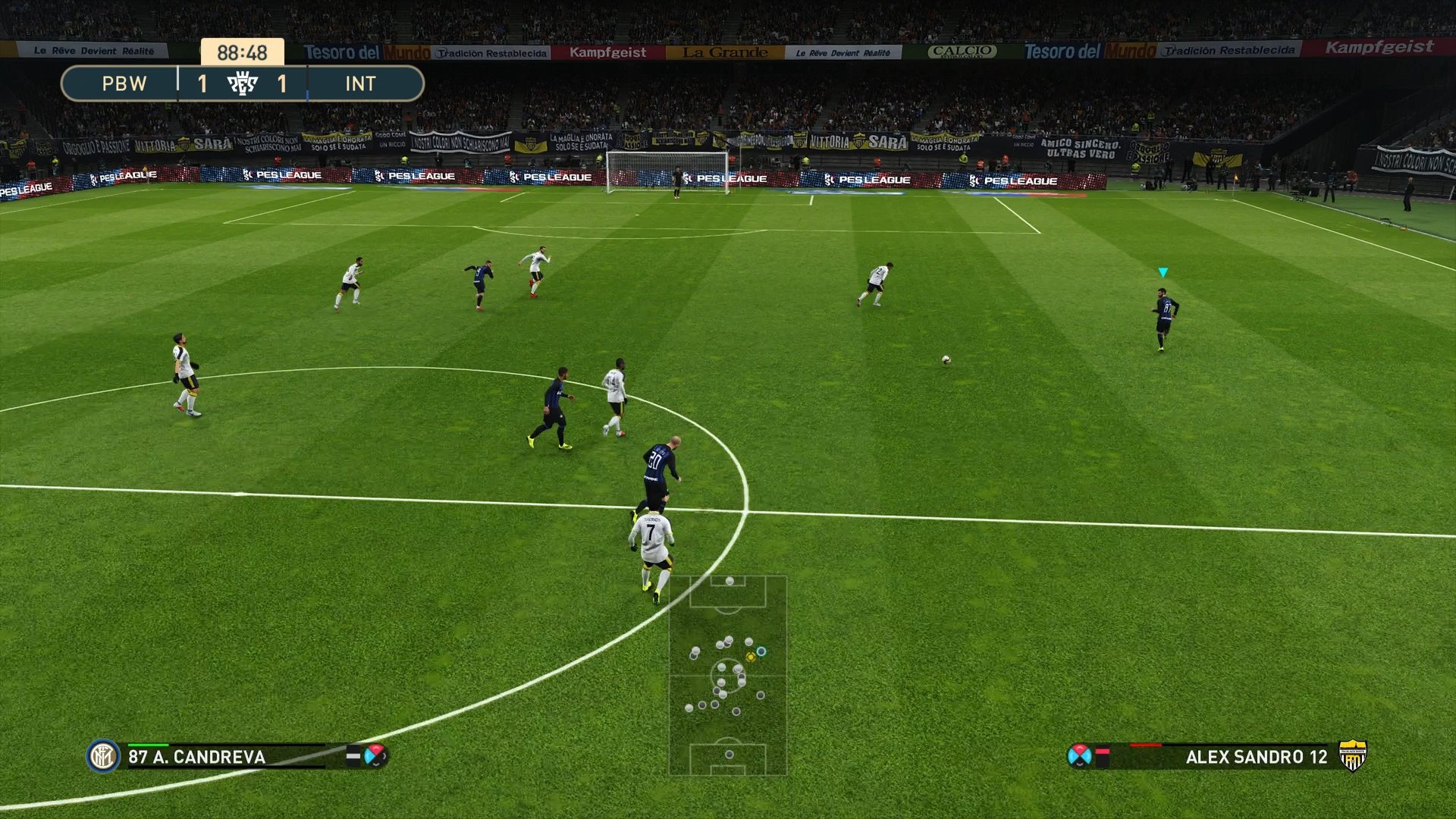Open the INT team panel on the scoreboard
Screen dimensions: 1456x819
pos(362,84)
